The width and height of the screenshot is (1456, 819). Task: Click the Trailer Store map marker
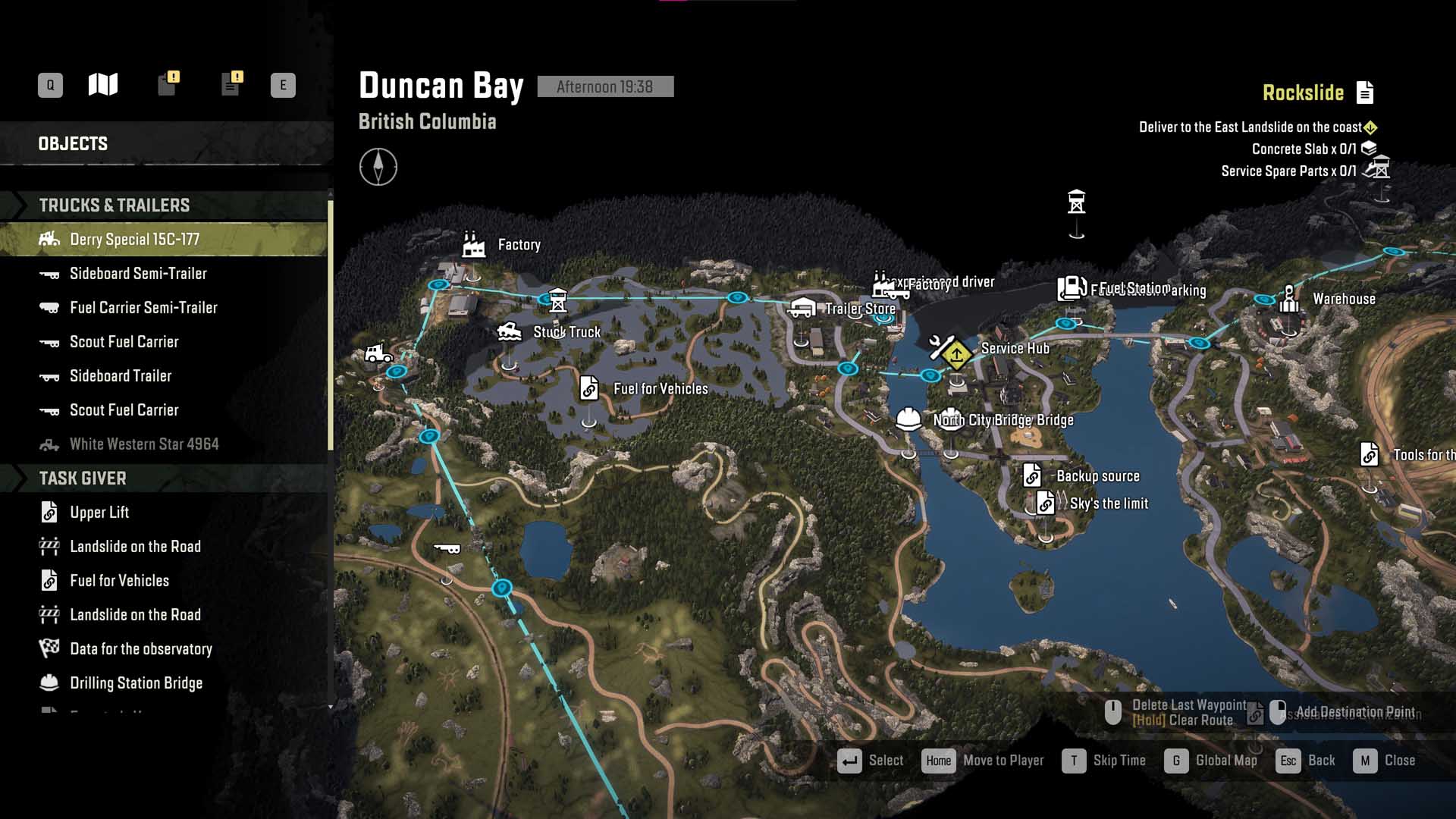point(802,308)
